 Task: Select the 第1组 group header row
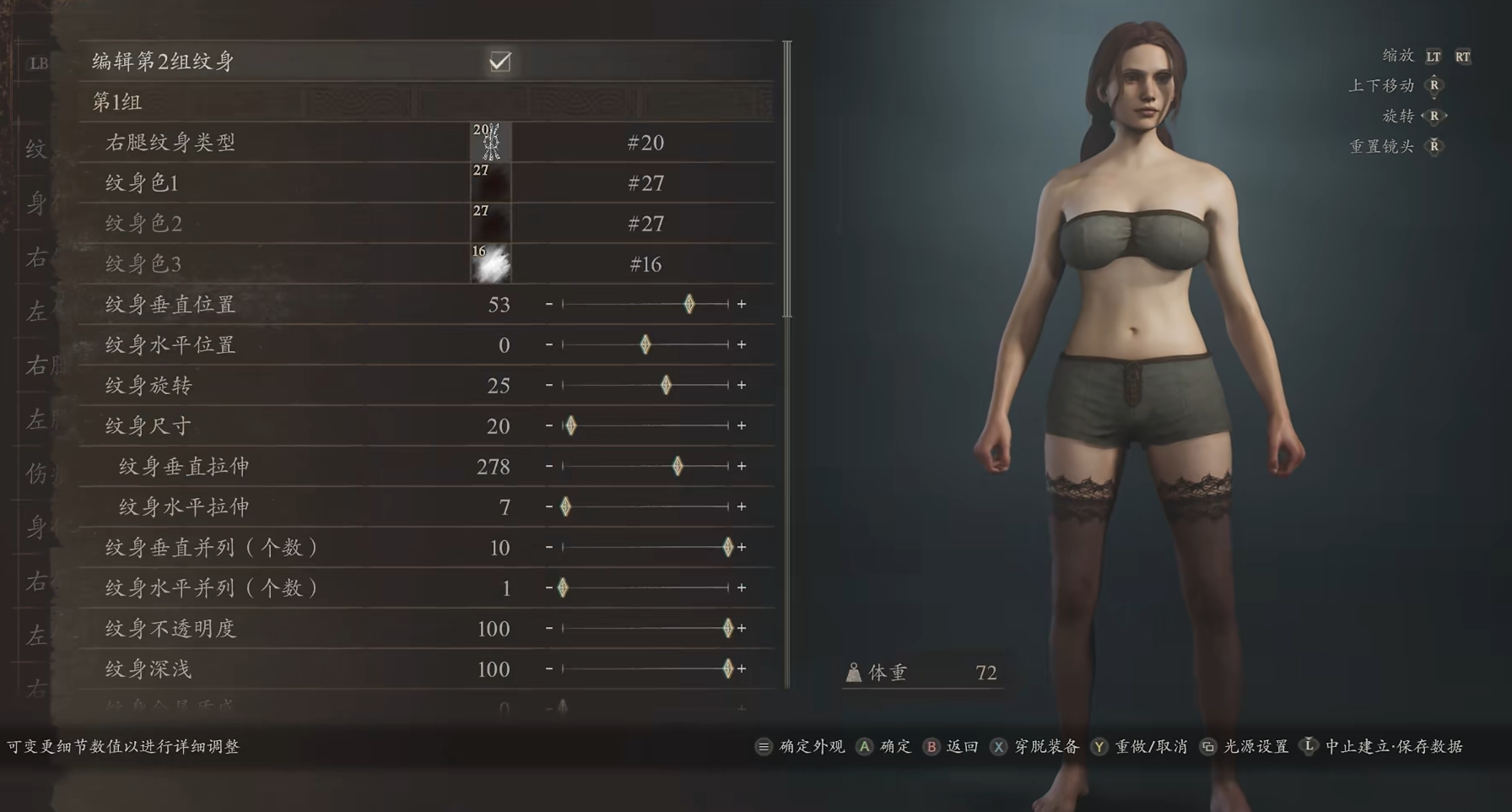425,102
